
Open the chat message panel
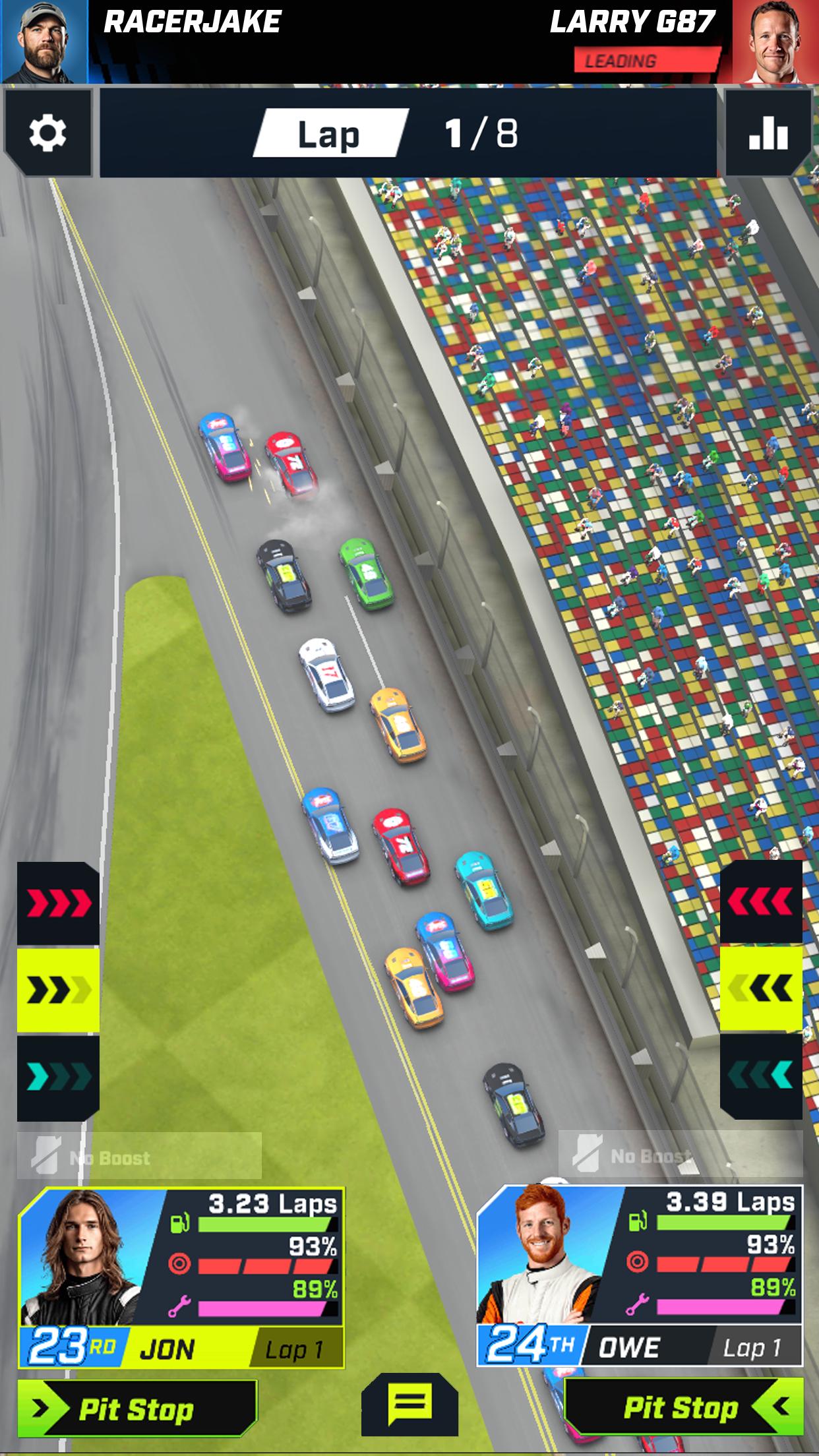pos(409,1405)
